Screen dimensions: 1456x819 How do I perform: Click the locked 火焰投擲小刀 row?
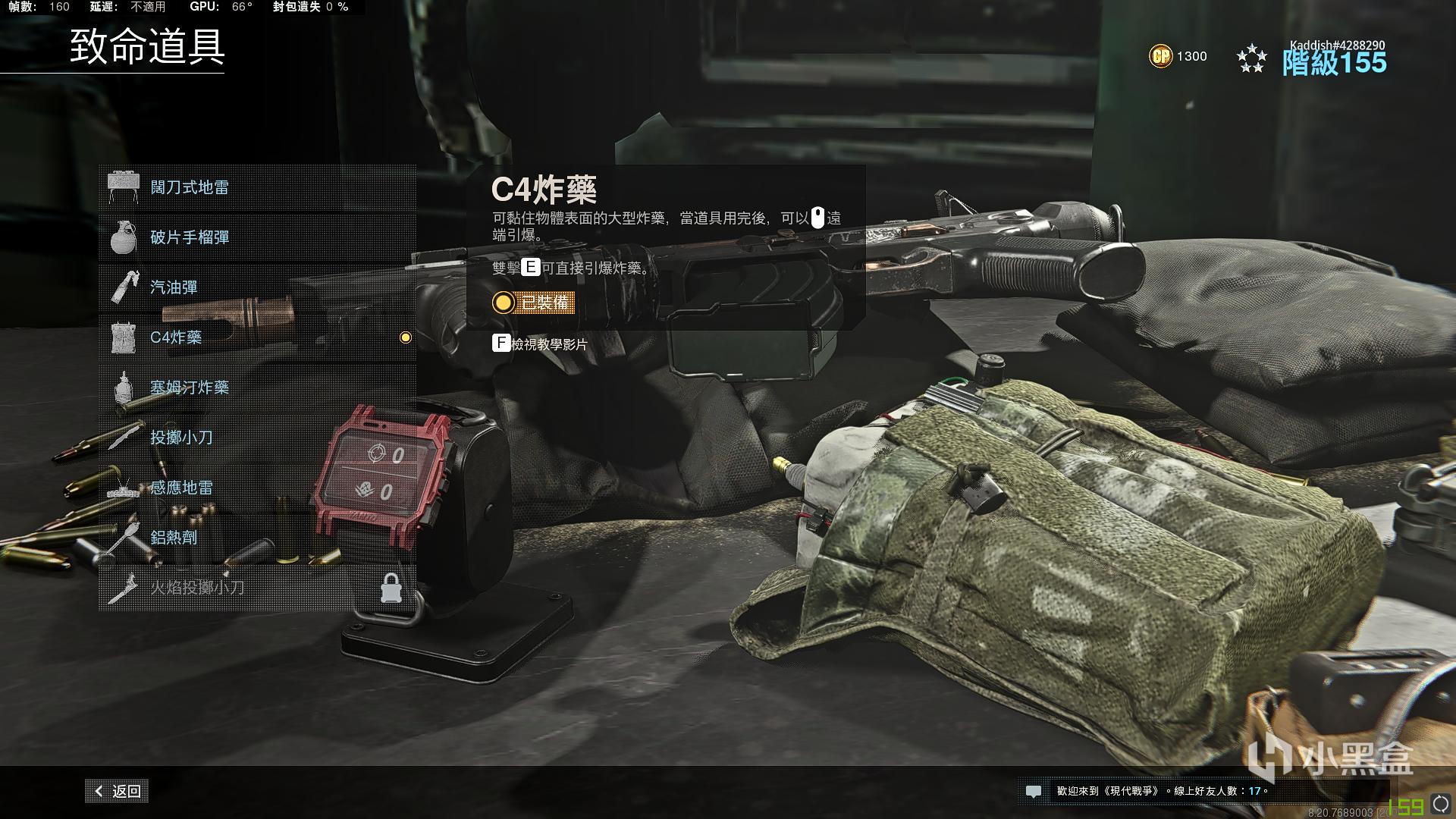pos(257,588)
